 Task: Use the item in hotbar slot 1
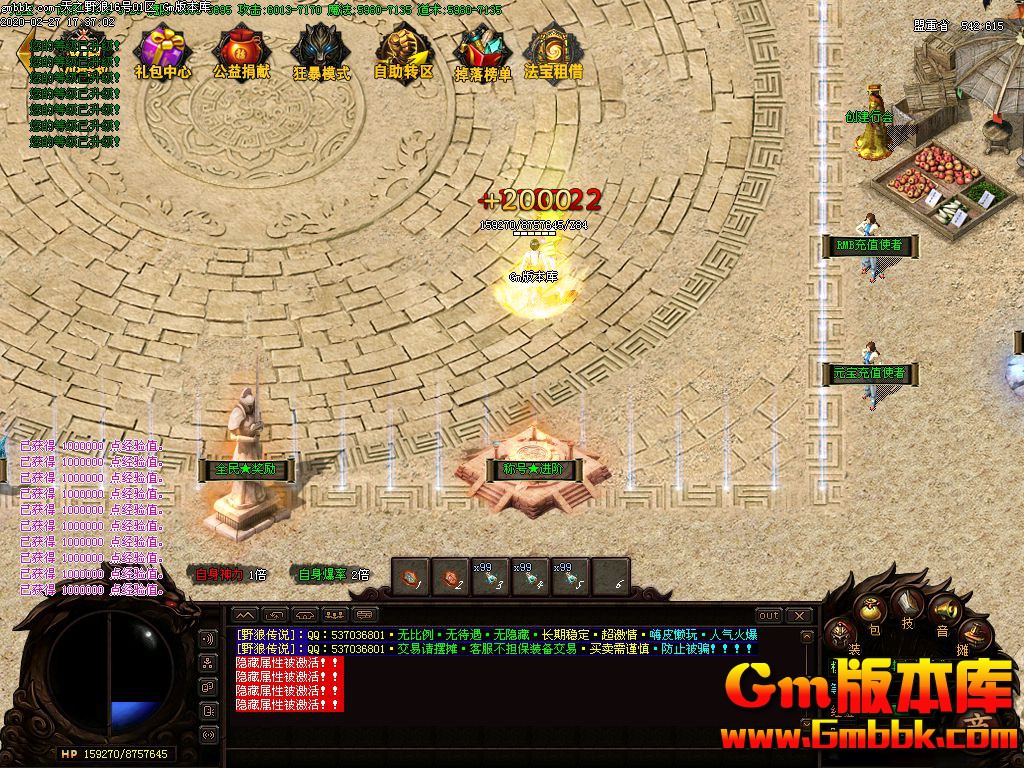[410, 576]
